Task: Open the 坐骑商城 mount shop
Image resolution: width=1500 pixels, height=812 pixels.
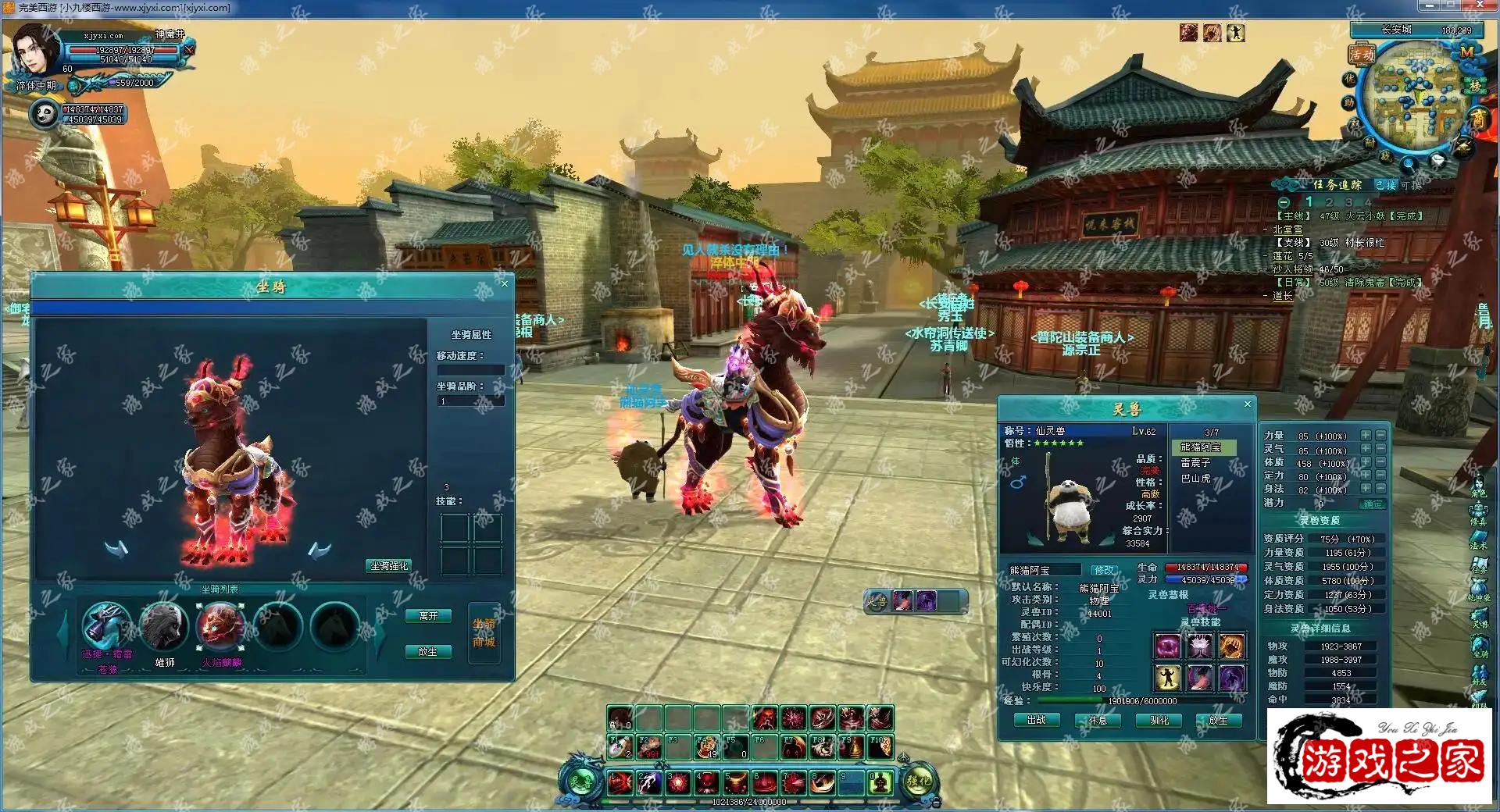Action: tap(484, 633)
